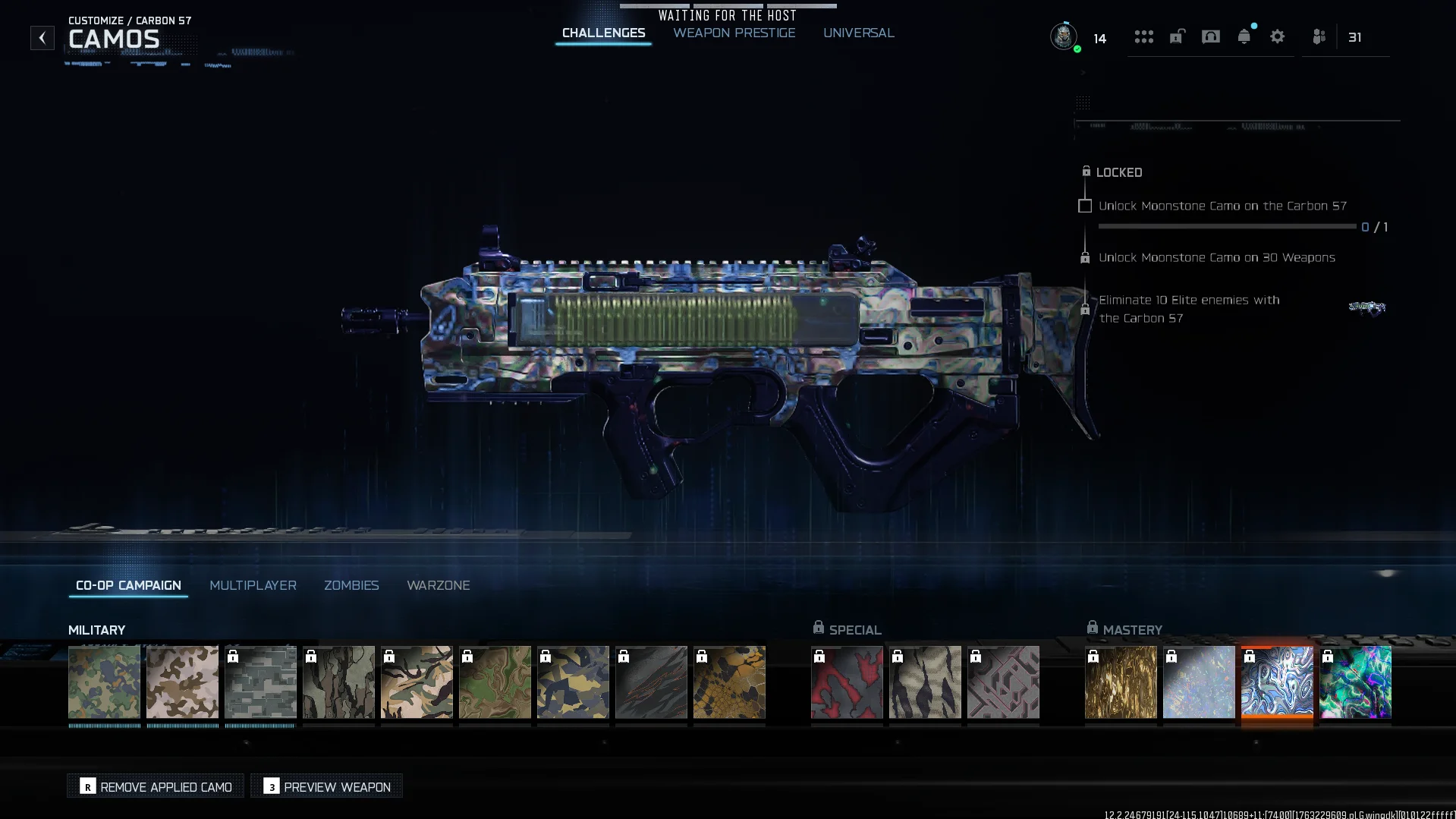Open the Universal camos tab

[858, 33]
